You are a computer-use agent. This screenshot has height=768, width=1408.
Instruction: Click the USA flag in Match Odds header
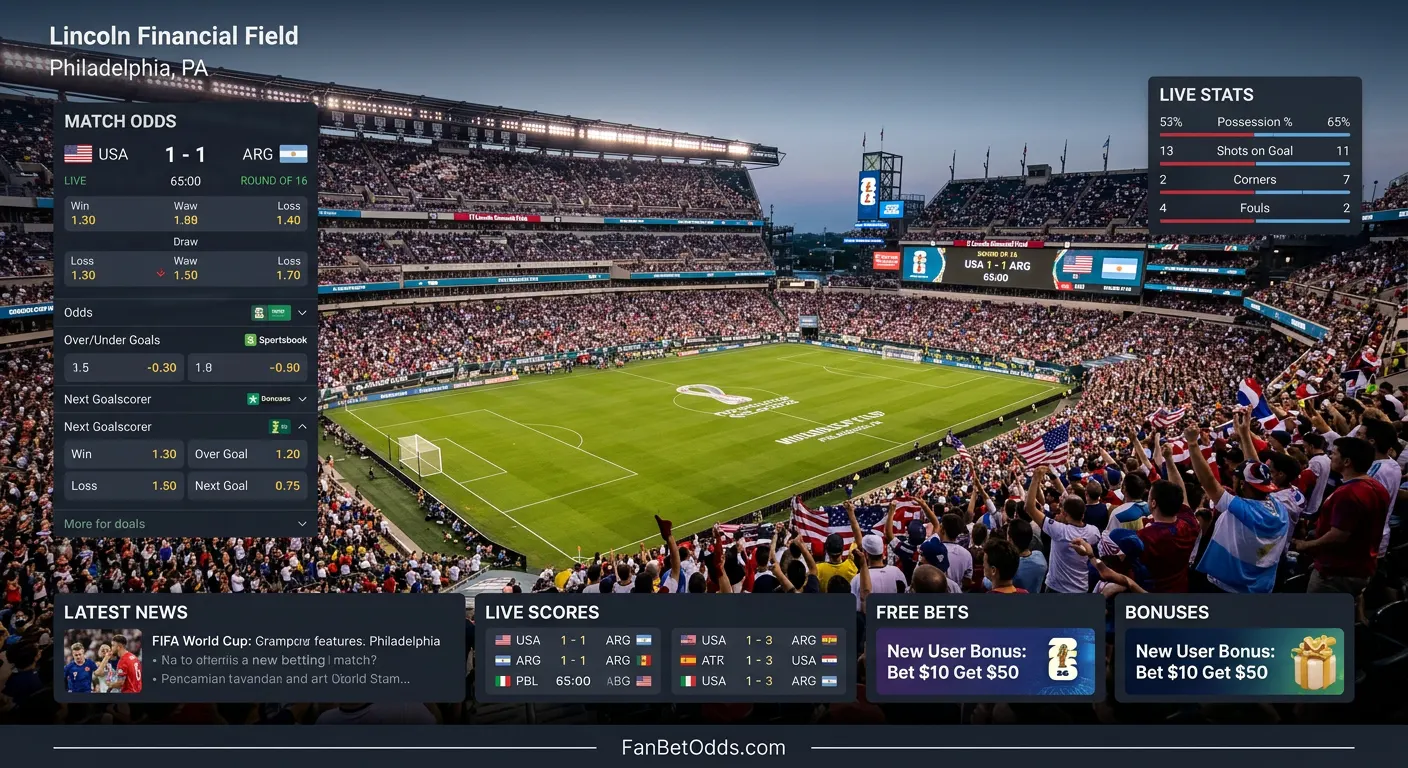[77, 153]
